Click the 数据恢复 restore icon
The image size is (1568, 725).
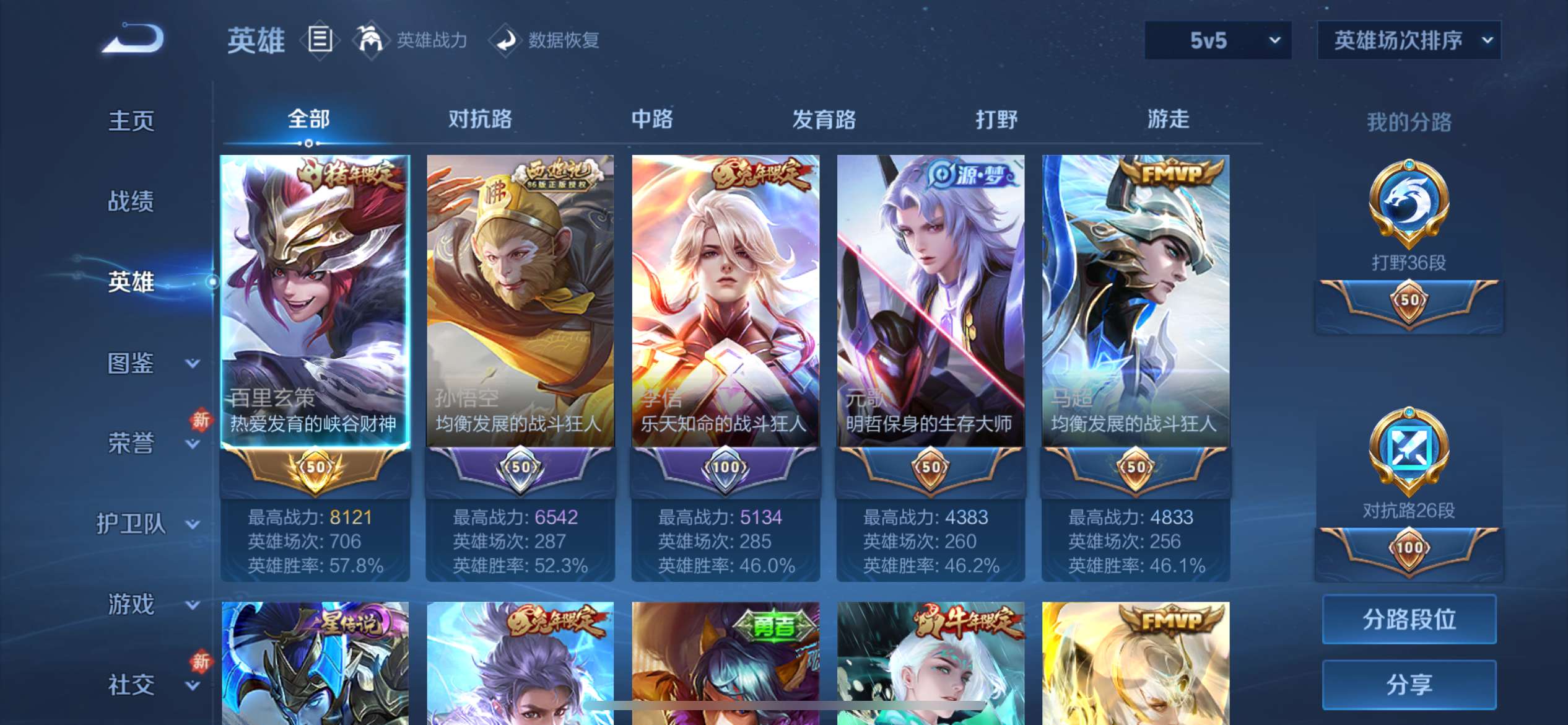[507, 39]
